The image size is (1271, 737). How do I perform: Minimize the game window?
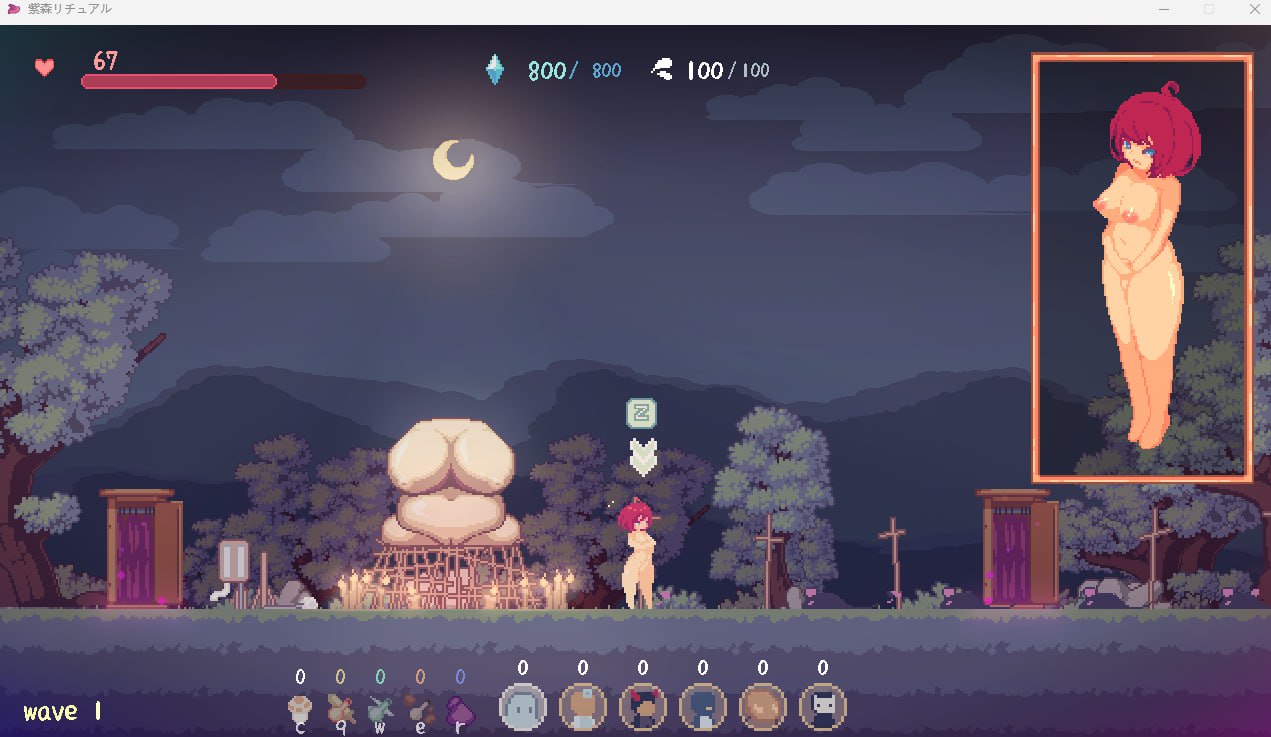[1164, 9]
